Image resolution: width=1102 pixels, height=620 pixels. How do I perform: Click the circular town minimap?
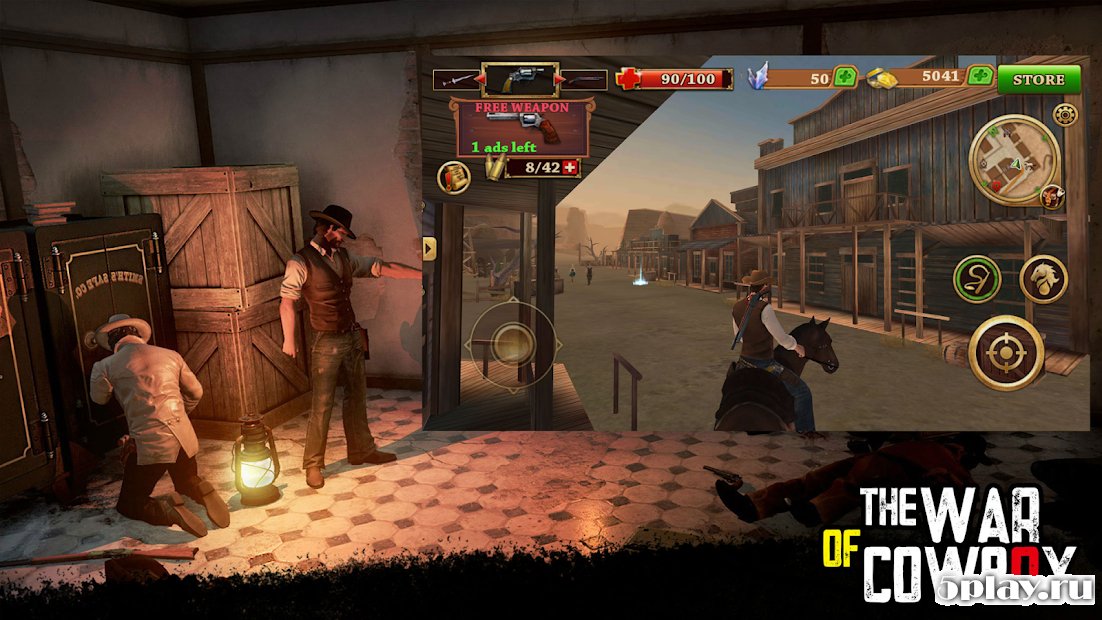(1014, 160)
